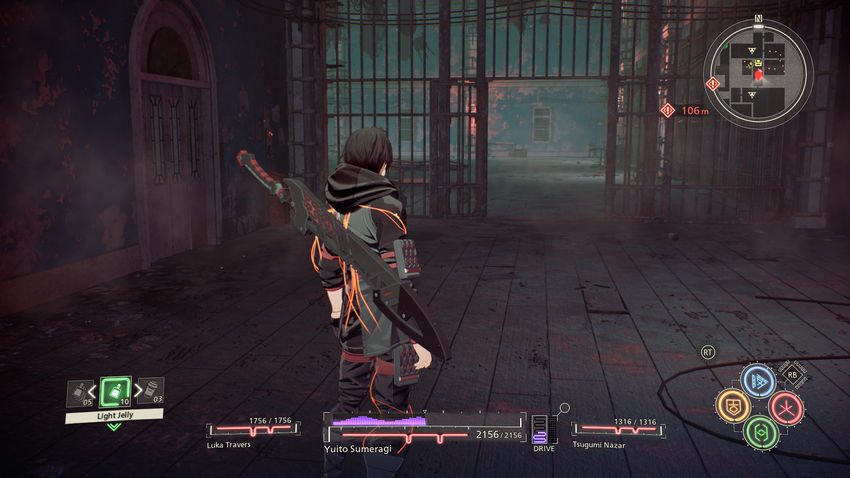Use the selected Light Jelly item
This screenshot has width=850, height=478.
(x=115, y=392)
